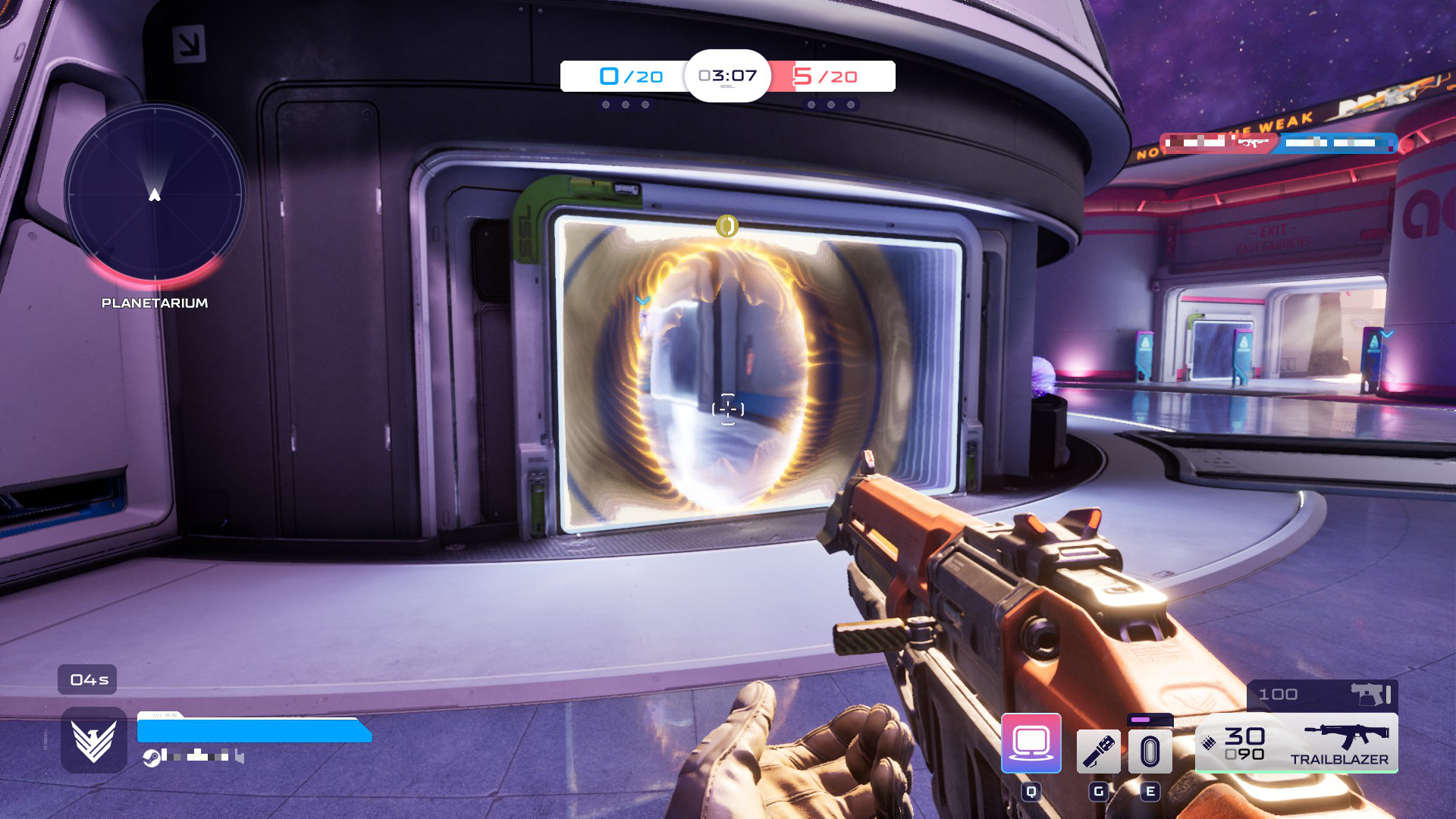Click the TRAILBLAZER weapon name label
The width and height of the screenshot is (1456, 819).
1340,758
